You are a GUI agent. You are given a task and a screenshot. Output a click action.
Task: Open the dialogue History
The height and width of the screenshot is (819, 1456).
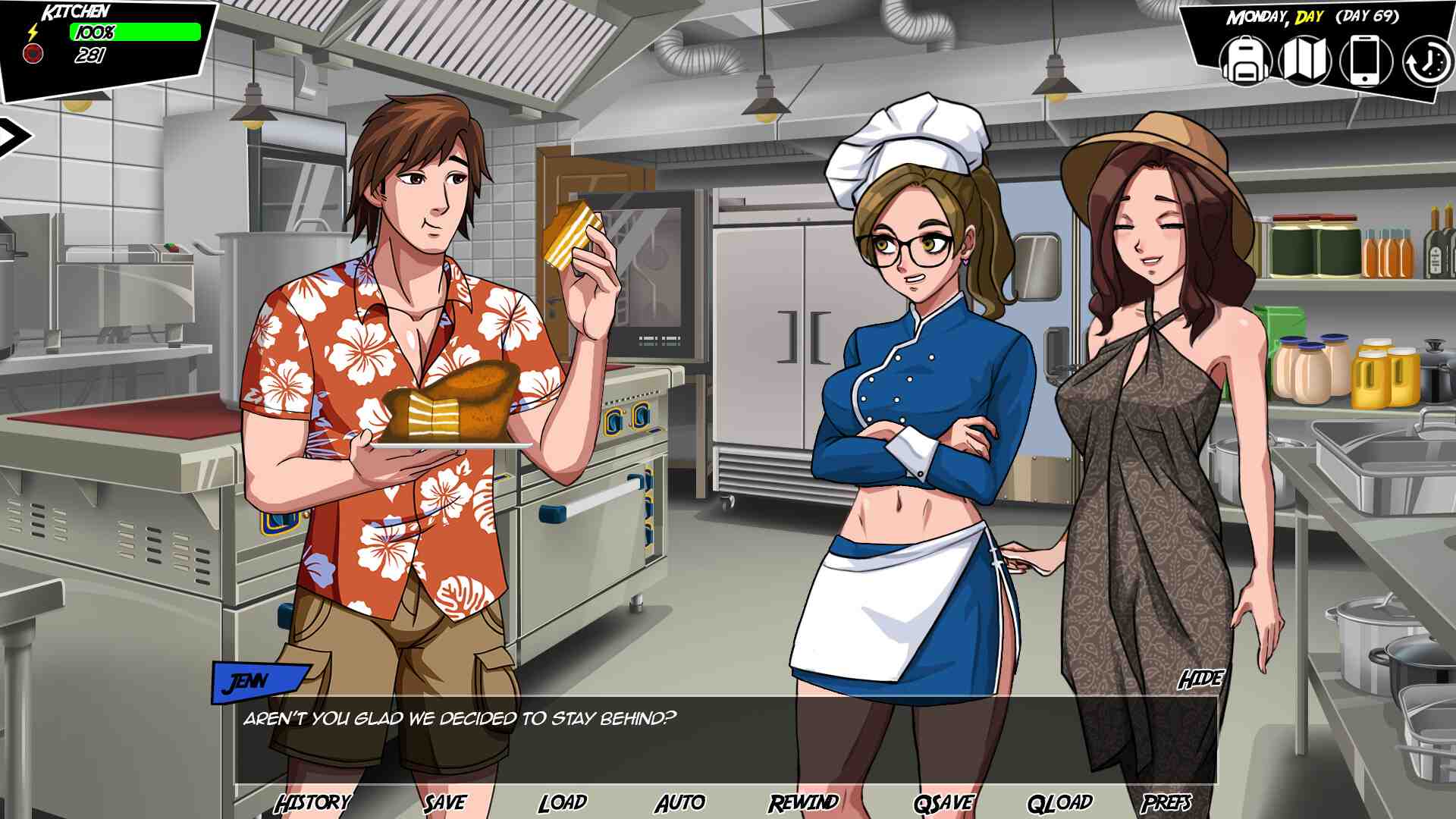(312, 802)
